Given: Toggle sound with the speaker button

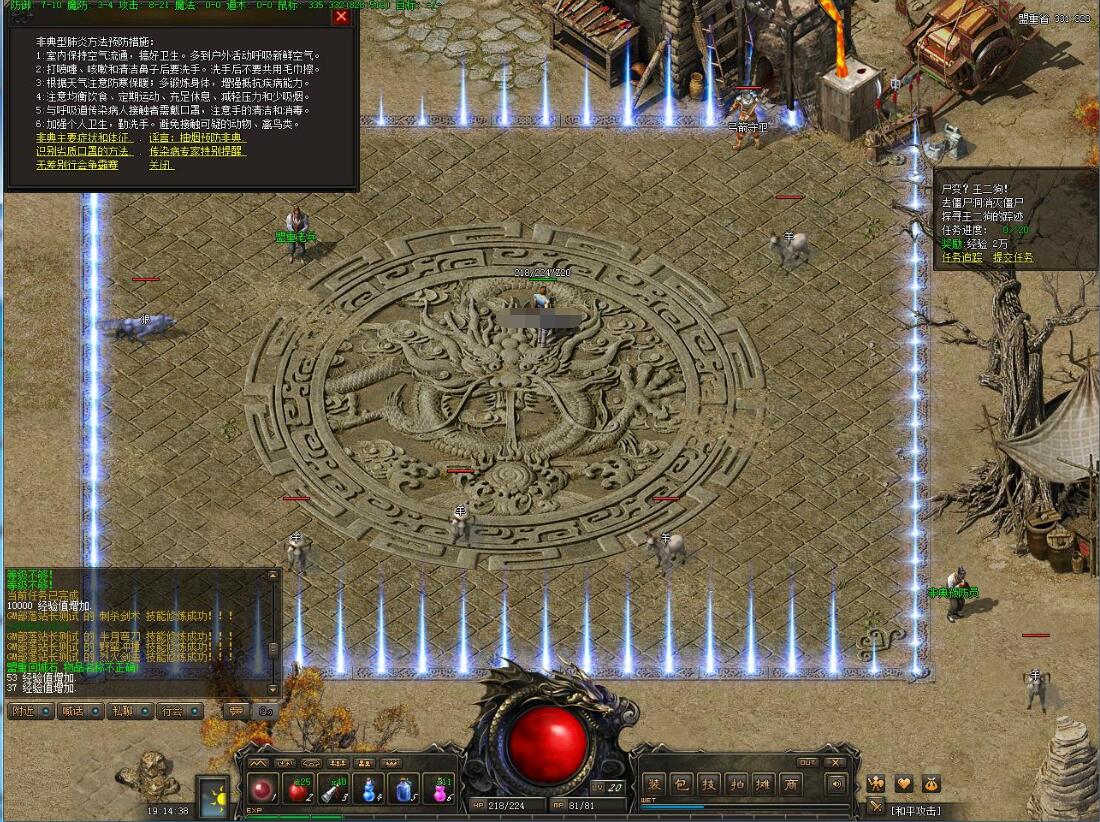Looking at the screenshot, I should coord(836,784).
